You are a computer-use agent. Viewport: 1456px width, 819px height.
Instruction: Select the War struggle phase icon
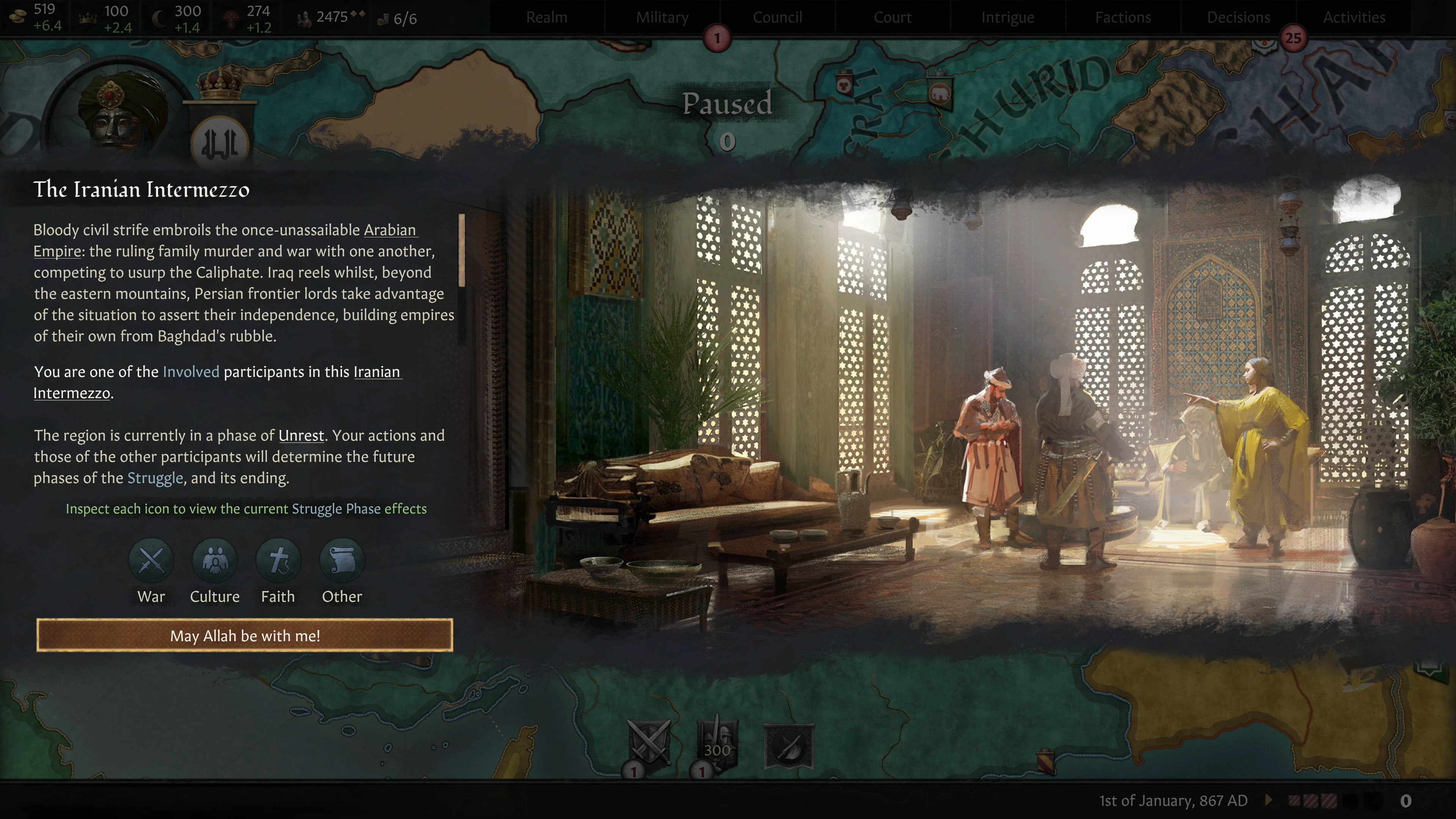coord(151,560)
